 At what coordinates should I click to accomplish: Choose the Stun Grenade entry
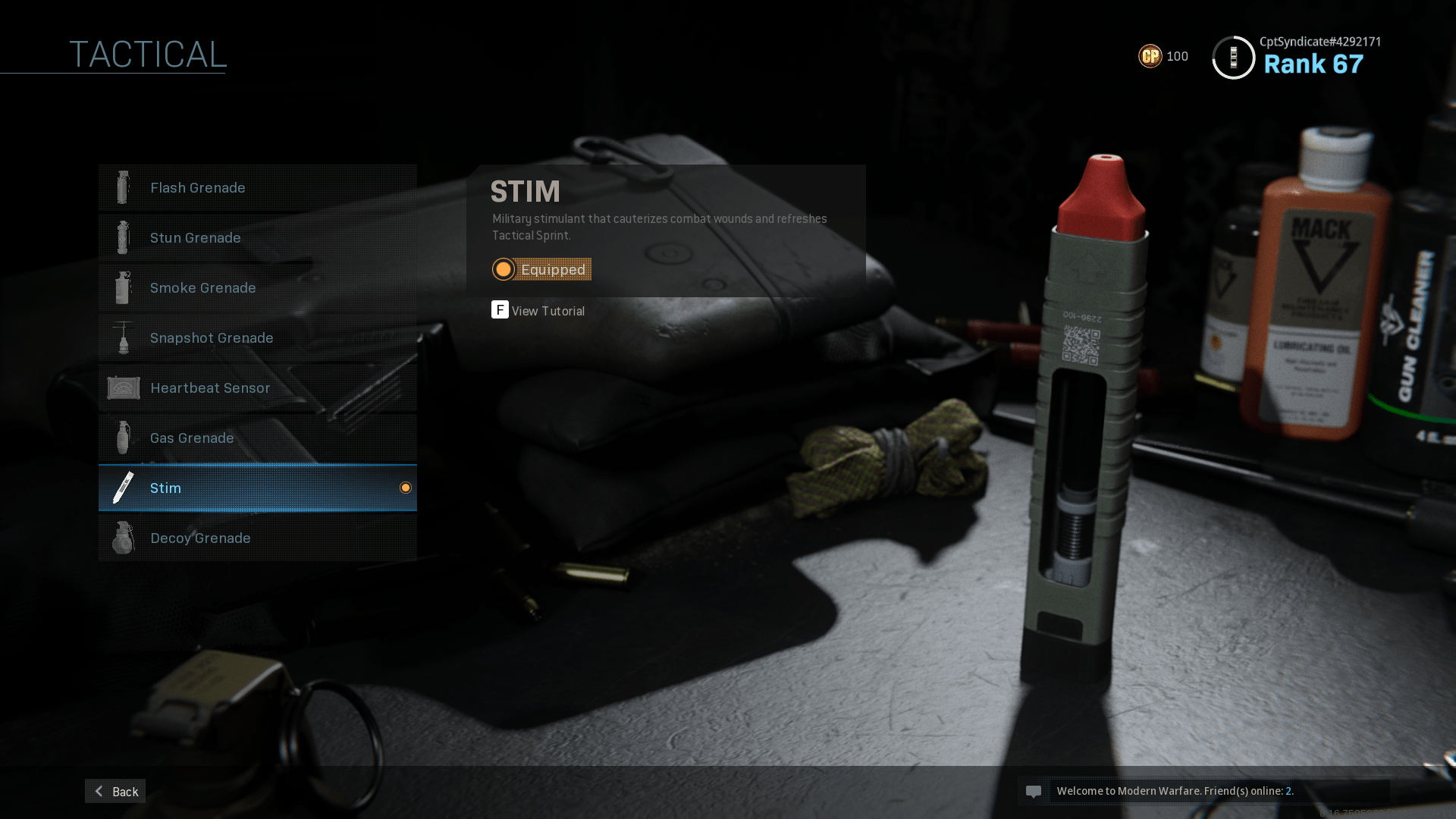pos(257,237)
